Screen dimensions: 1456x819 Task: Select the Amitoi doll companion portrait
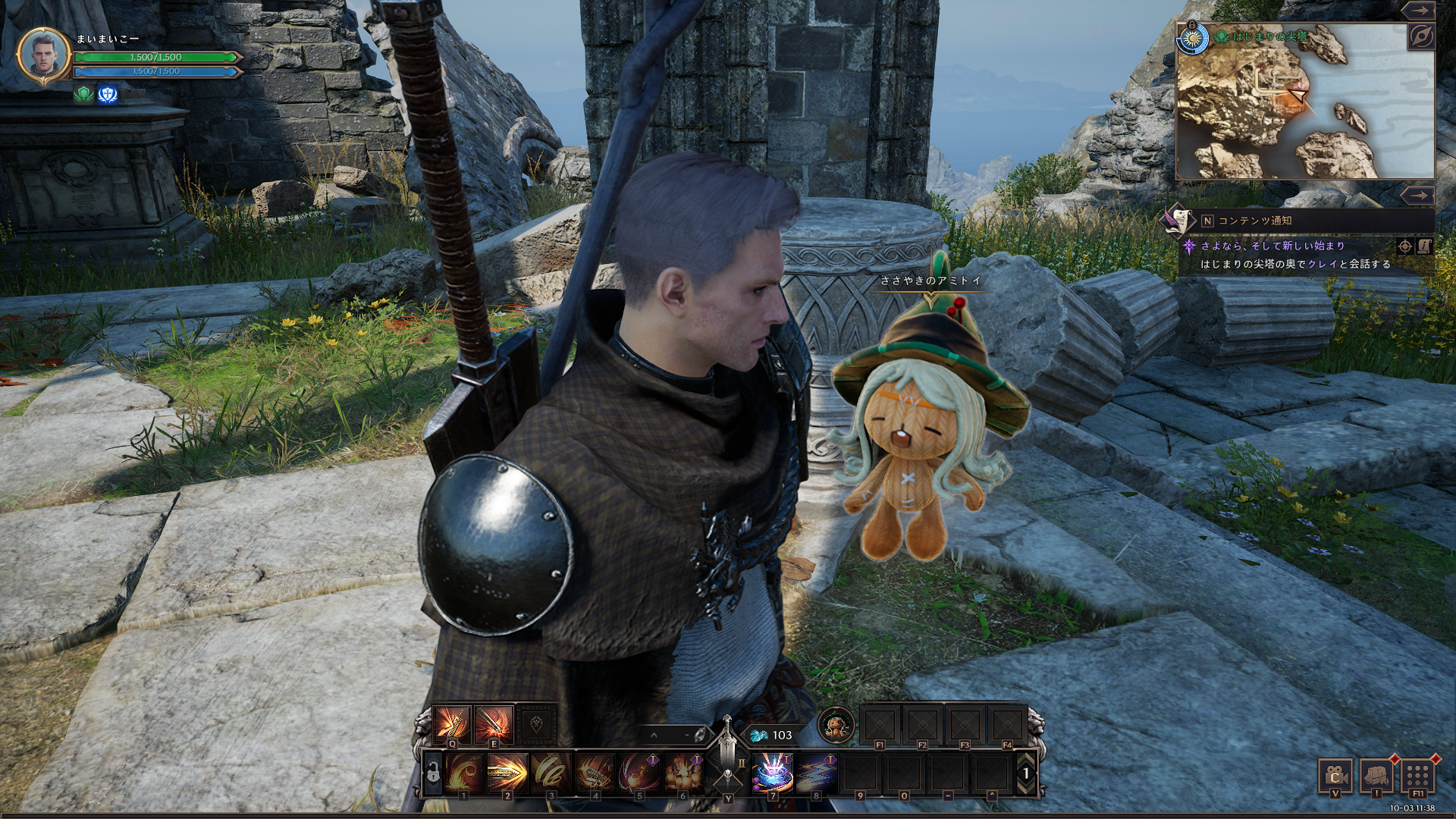836,726
